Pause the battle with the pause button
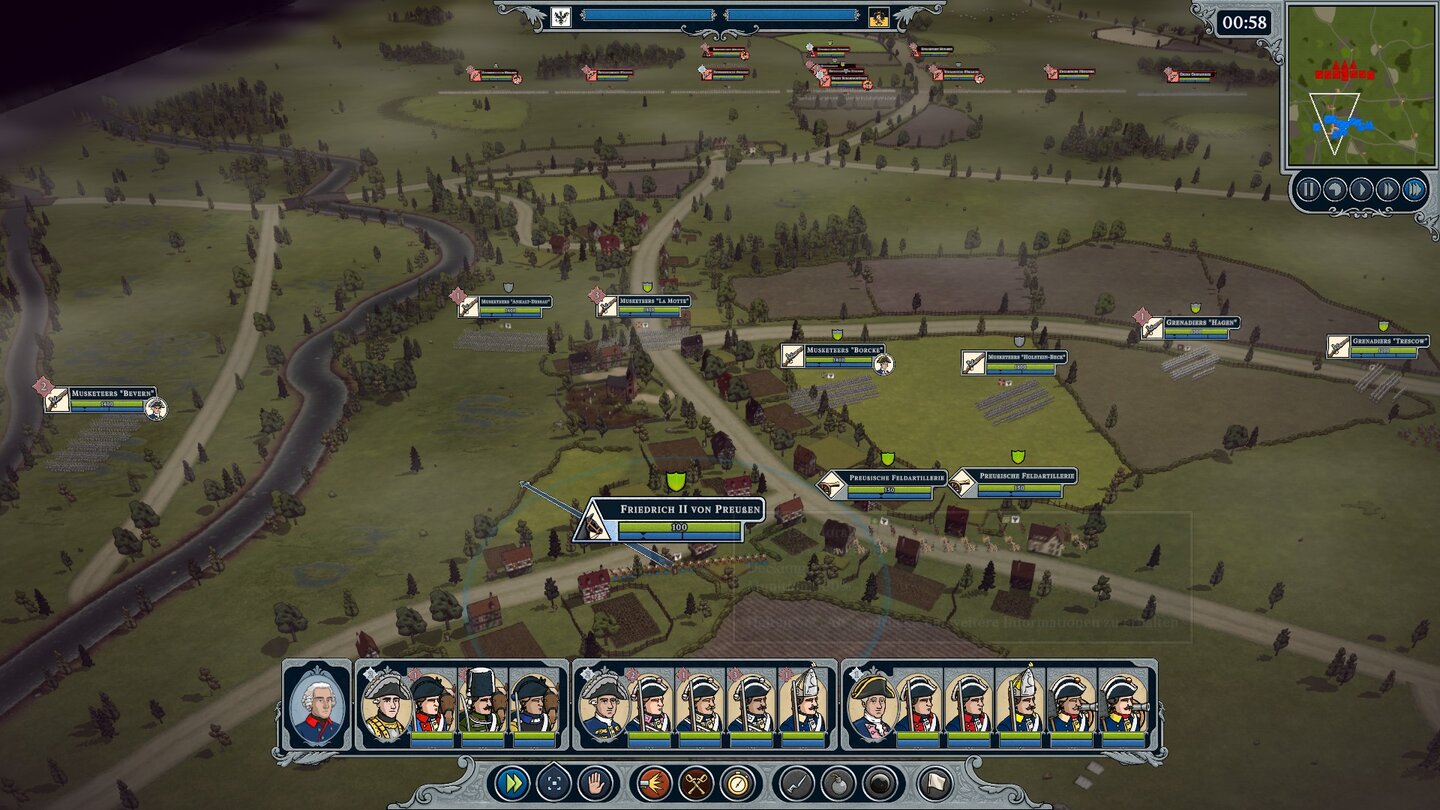This screenshot has height=810, width=1440. [x=1309, y=190]
